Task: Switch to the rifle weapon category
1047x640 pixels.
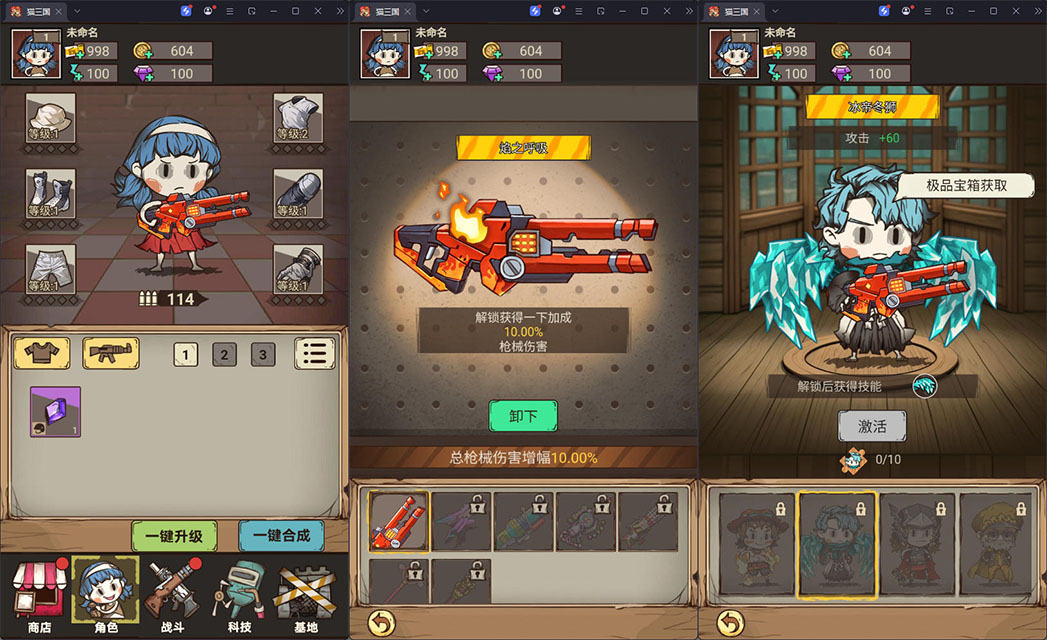Action: tap(110, 352)
